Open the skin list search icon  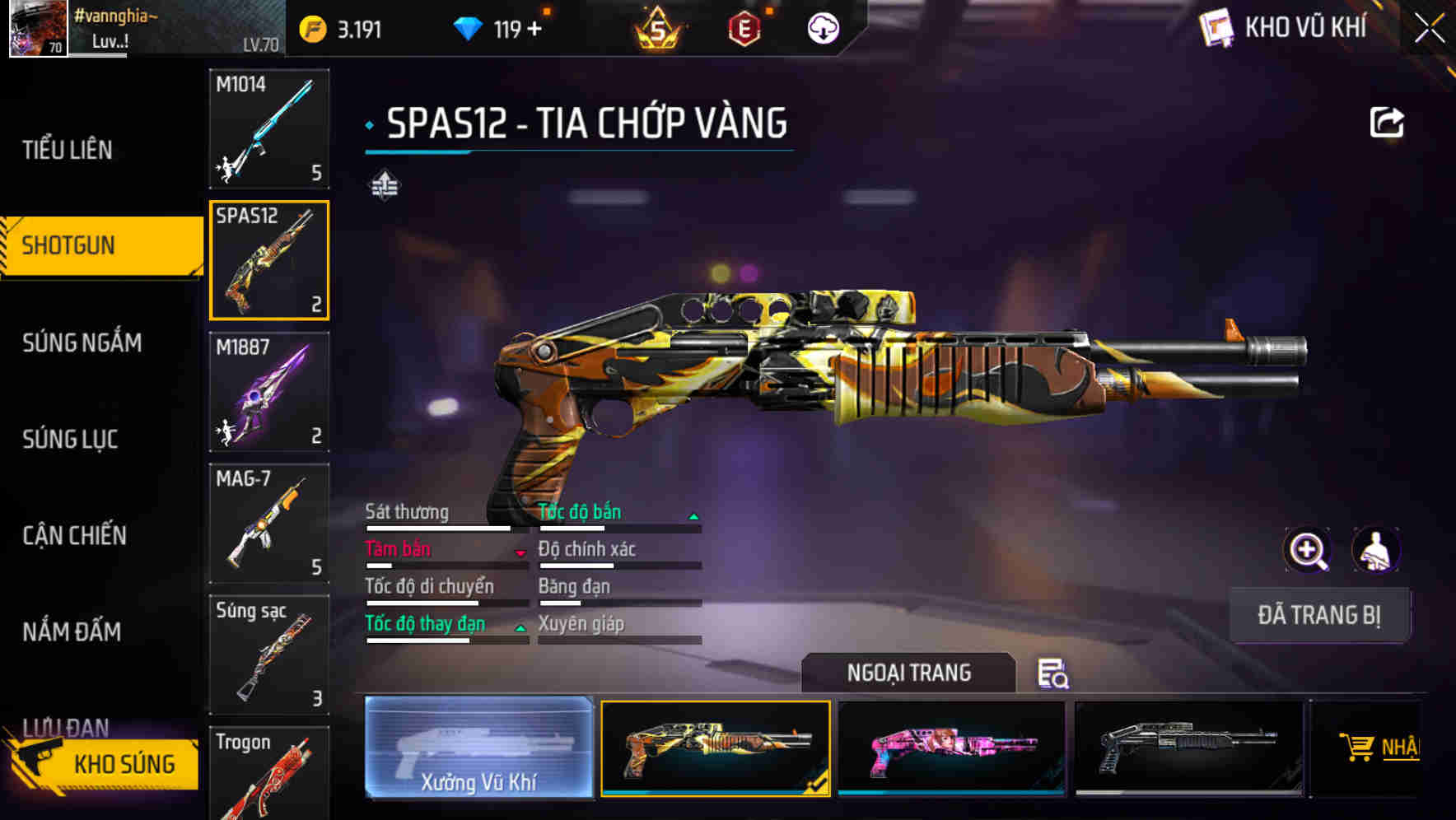pyautogui.click(x=1052, y=673)
